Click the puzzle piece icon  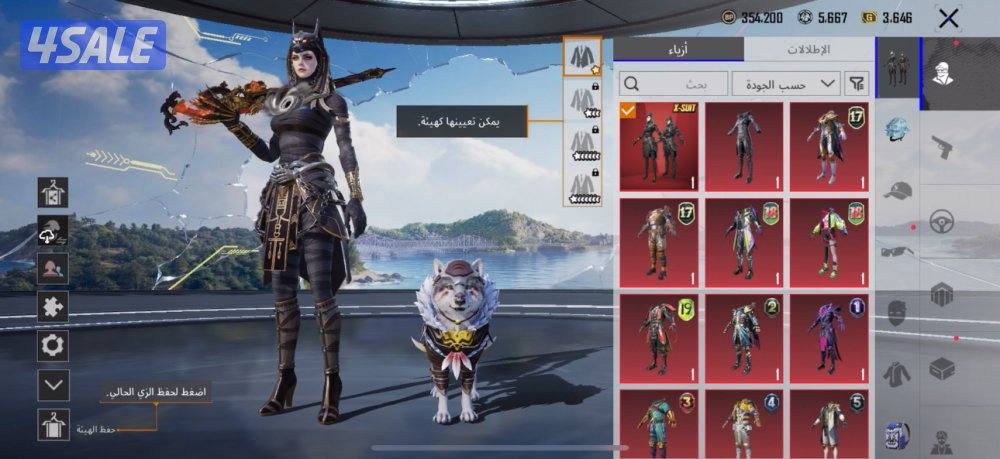tap(53, 307)
